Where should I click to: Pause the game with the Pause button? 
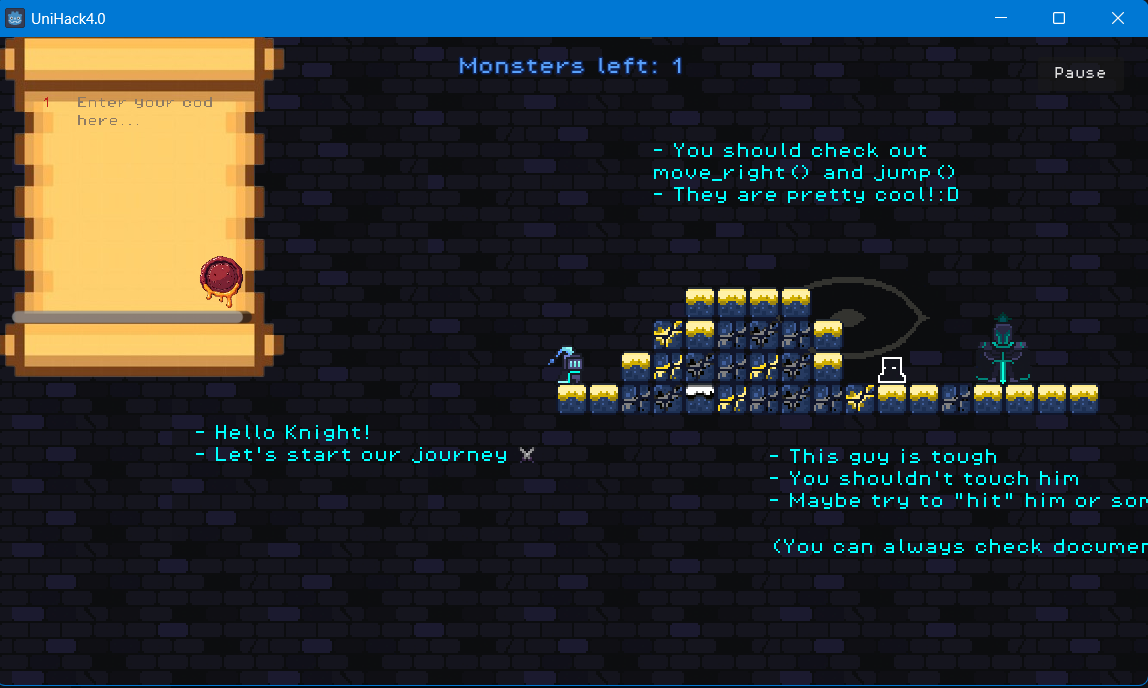[x=1079, y=73]
